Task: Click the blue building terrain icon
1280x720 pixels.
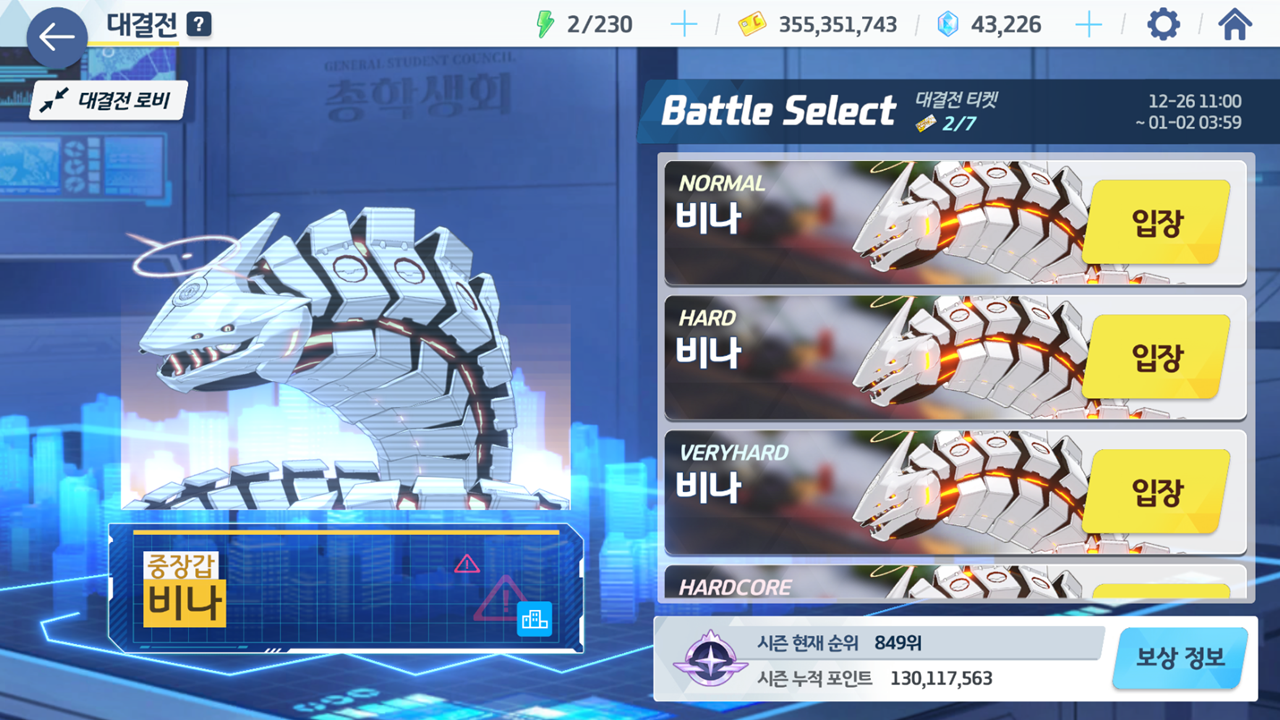Action: click(x=534, y=620)
